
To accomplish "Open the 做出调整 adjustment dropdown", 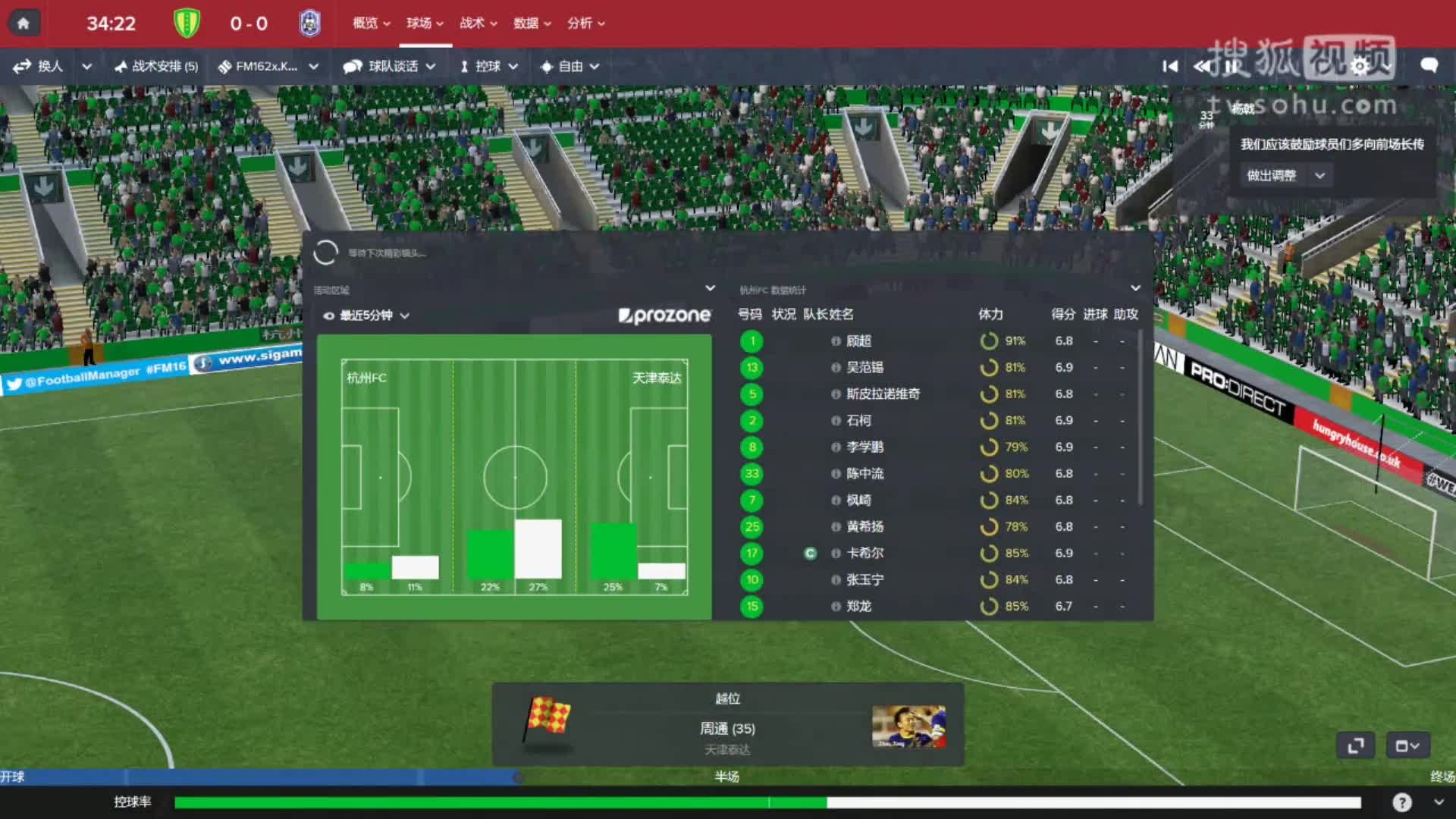I will [x=1286, y=176].
